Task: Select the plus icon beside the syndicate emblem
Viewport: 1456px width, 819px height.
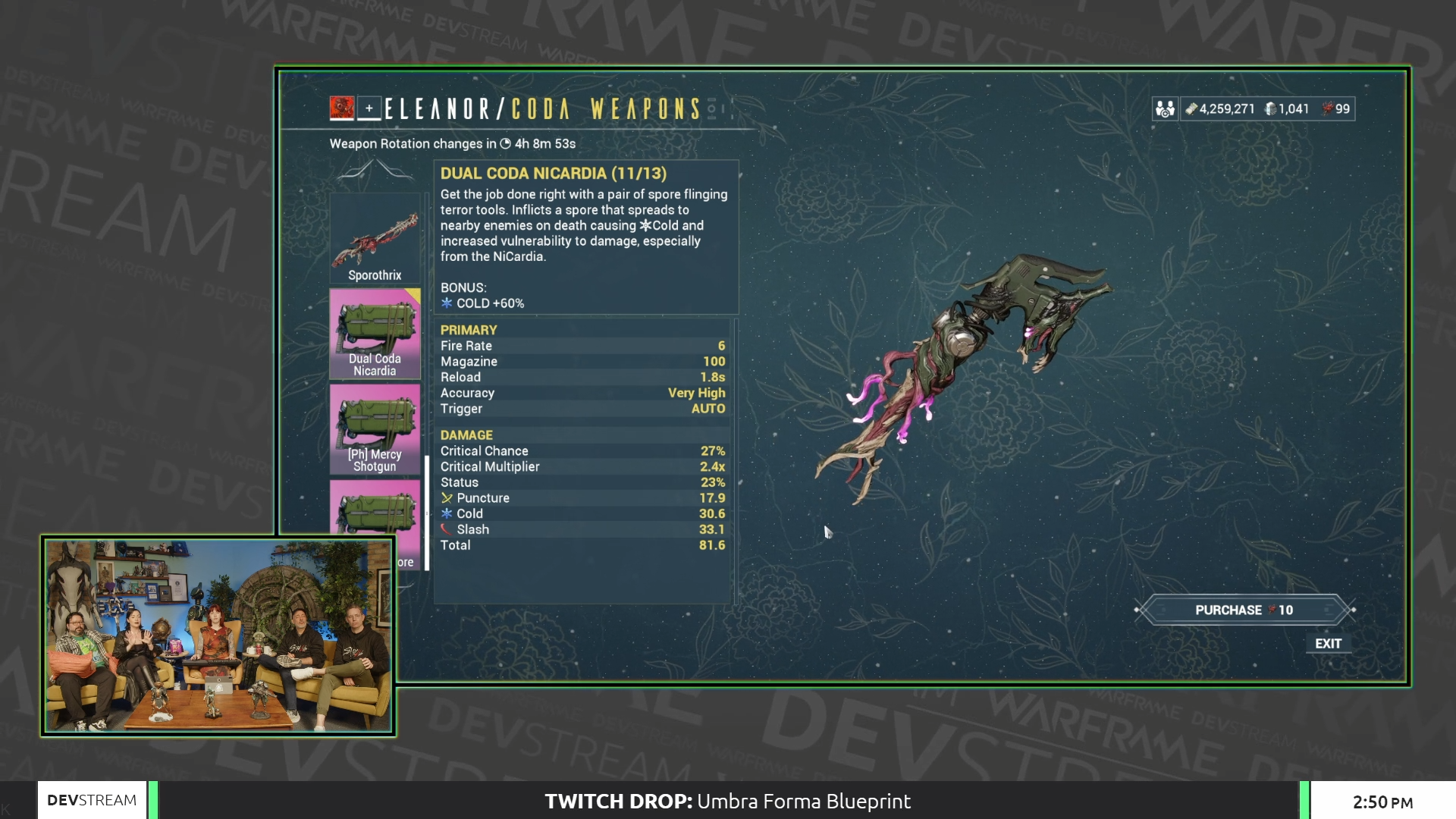Action: point(369,108)
